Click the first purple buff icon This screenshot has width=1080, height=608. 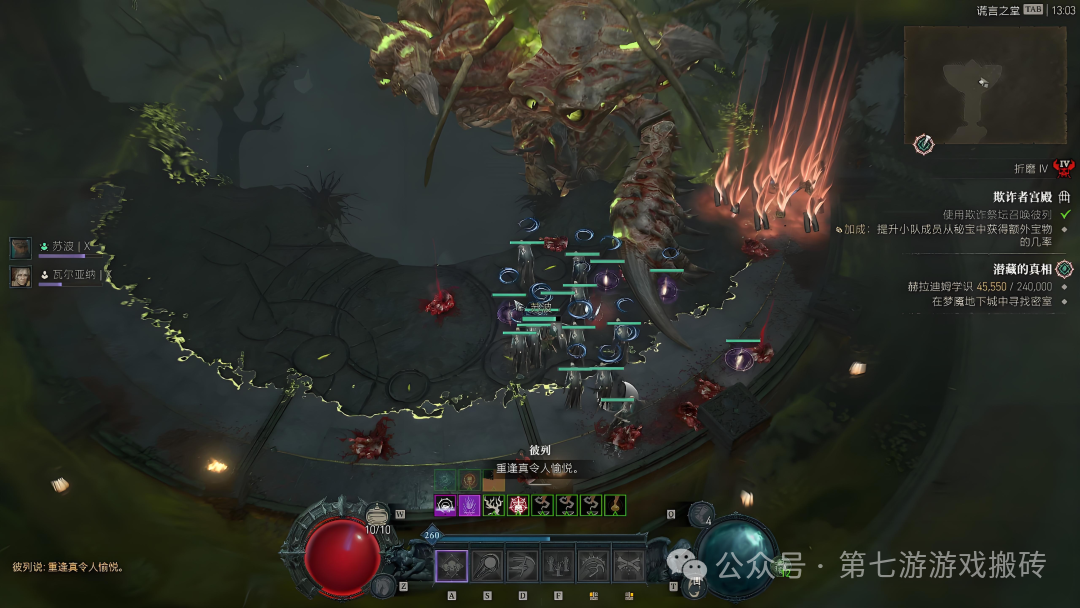click(x=445, y=505)
